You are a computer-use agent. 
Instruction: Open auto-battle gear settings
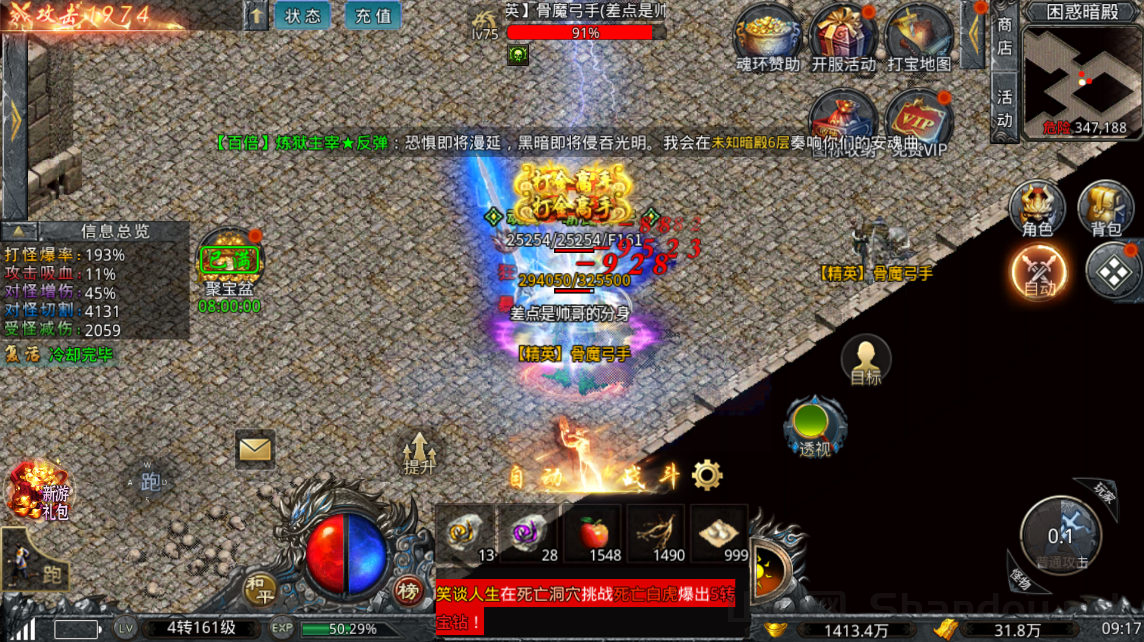[707, 474]
